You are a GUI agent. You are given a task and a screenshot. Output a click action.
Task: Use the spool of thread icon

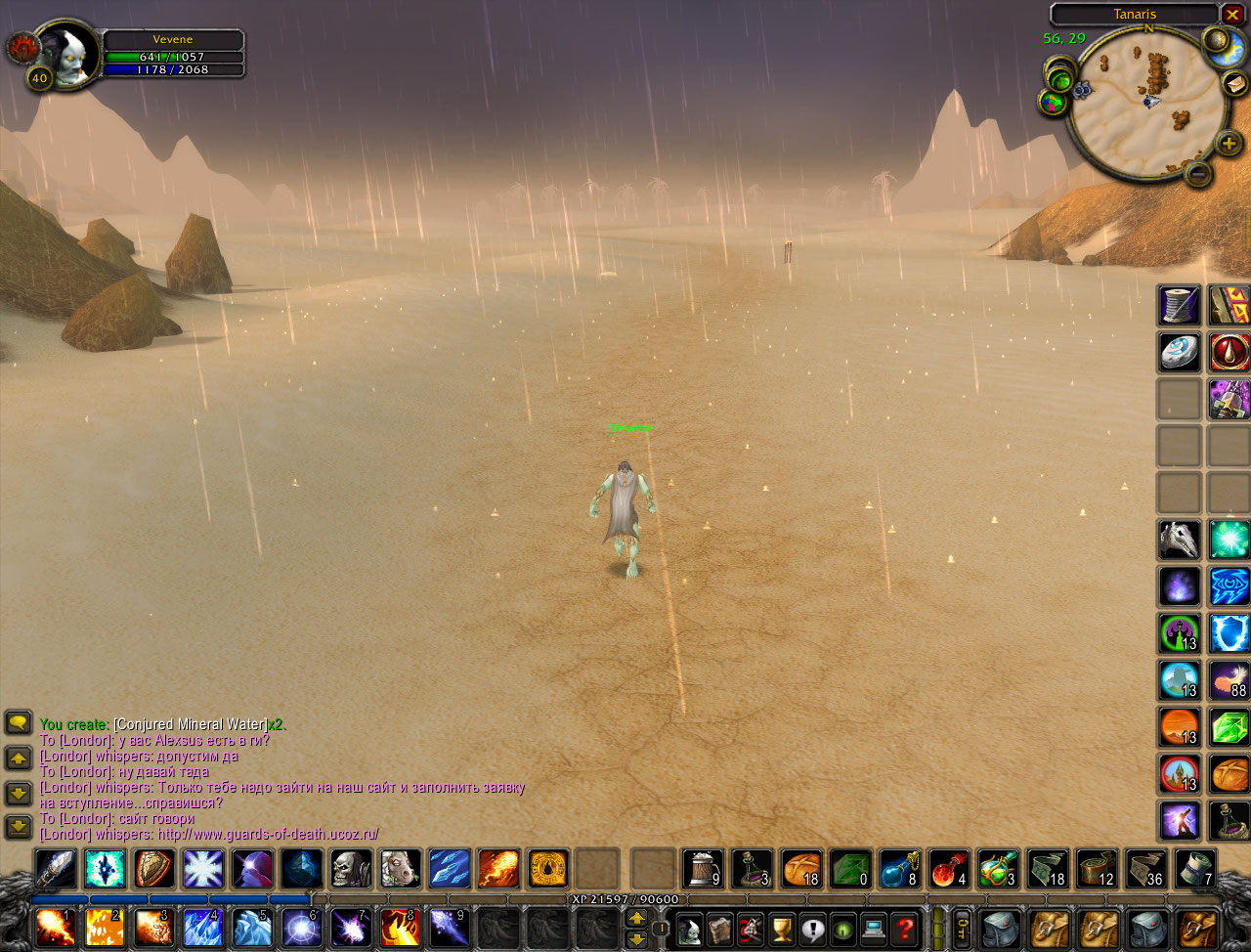click(1180, 305)
